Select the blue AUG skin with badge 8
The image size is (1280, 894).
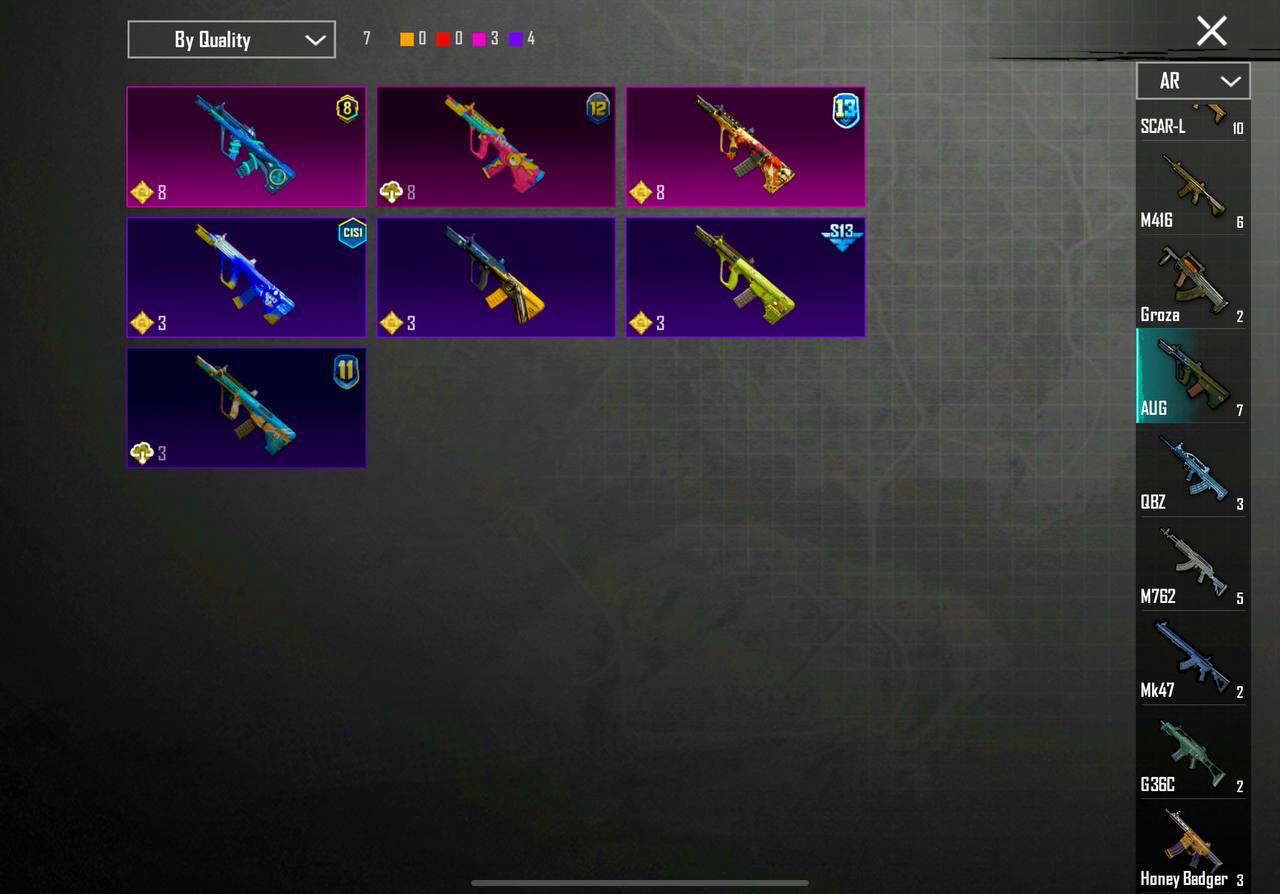(x=246, y=147)
